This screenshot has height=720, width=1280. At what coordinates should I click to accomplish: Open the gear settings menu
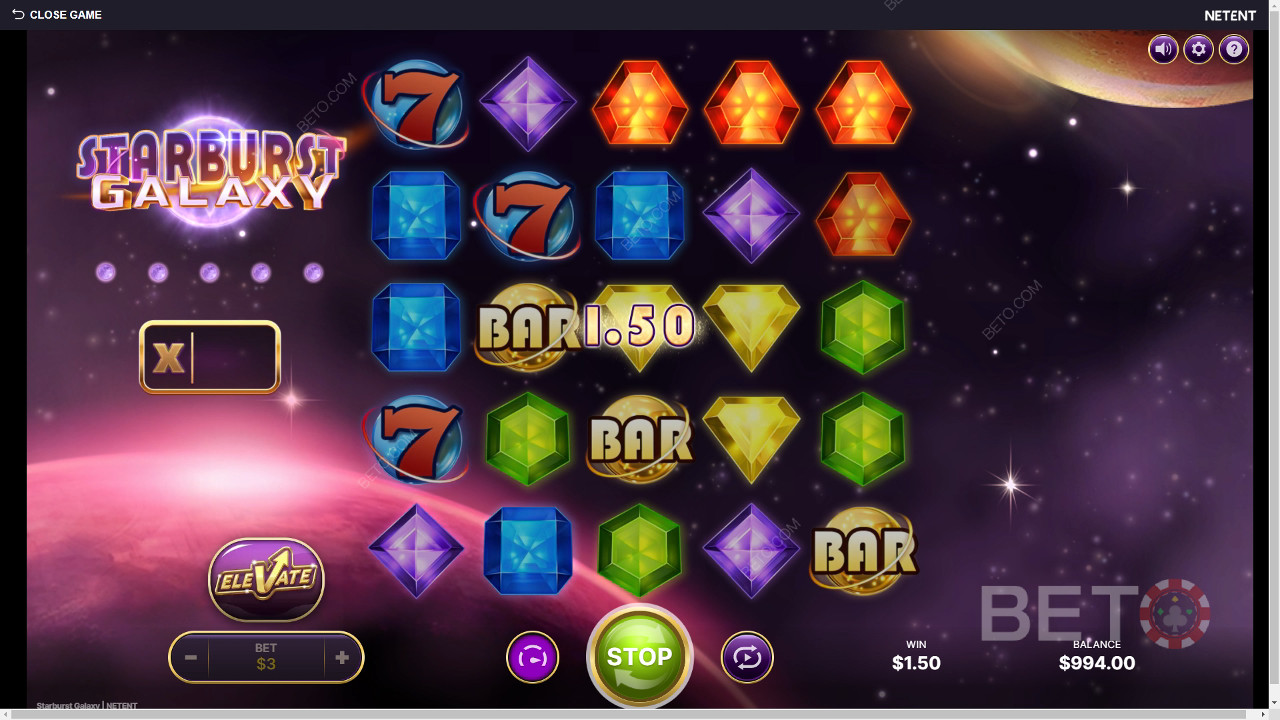point(1198,49)
